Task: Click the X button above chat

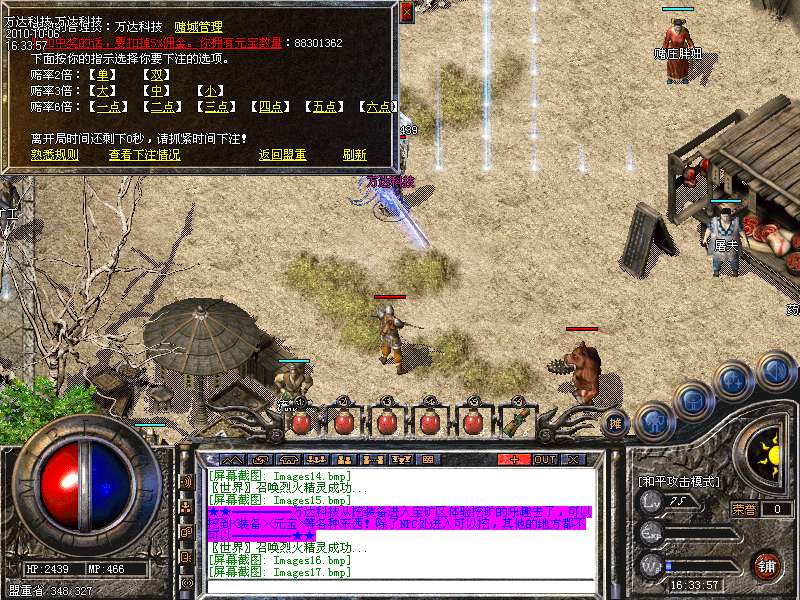Action: (574, 459)
